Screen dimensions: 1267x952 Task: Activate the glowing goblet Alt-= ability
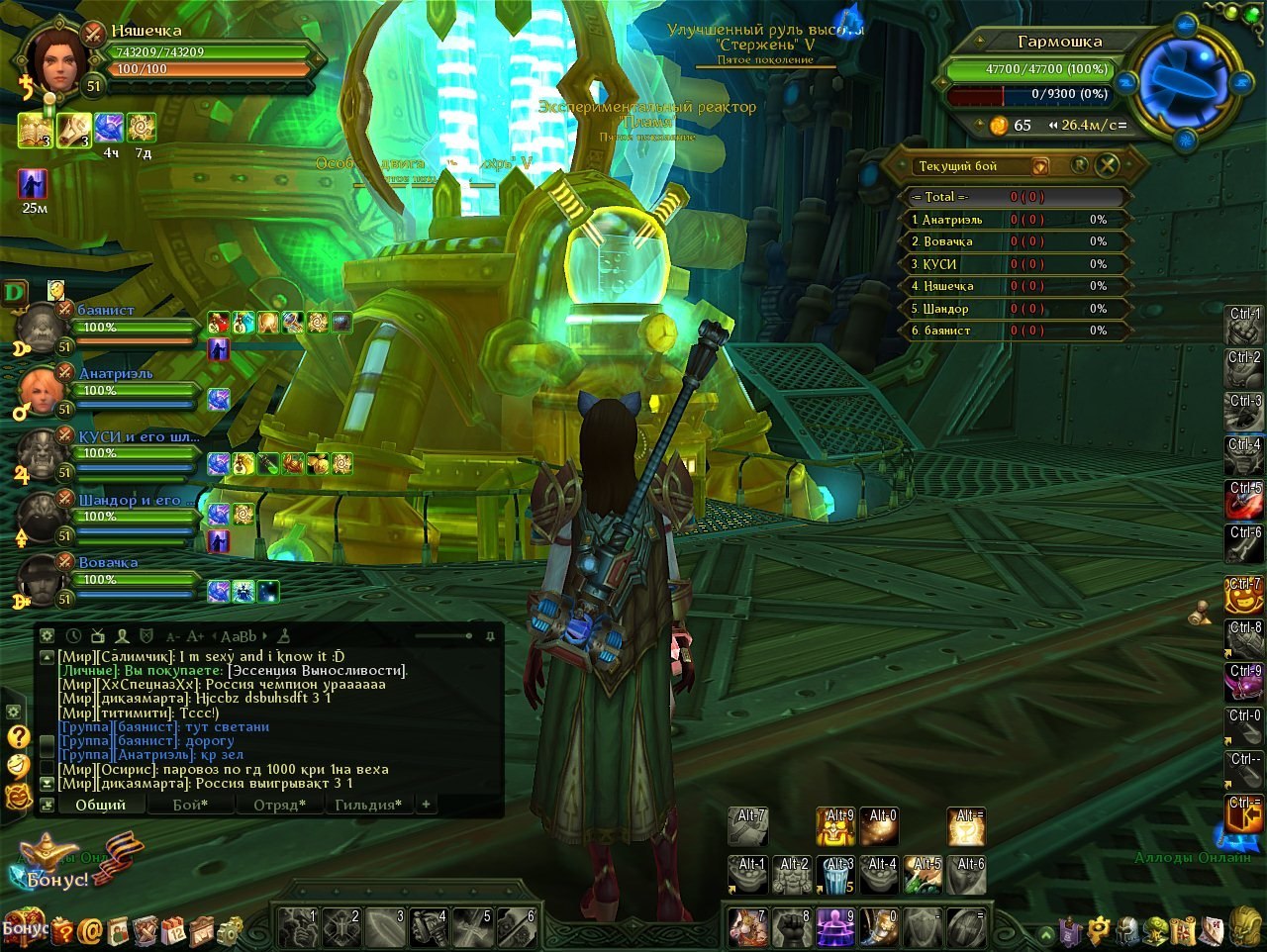coord(966,827)
